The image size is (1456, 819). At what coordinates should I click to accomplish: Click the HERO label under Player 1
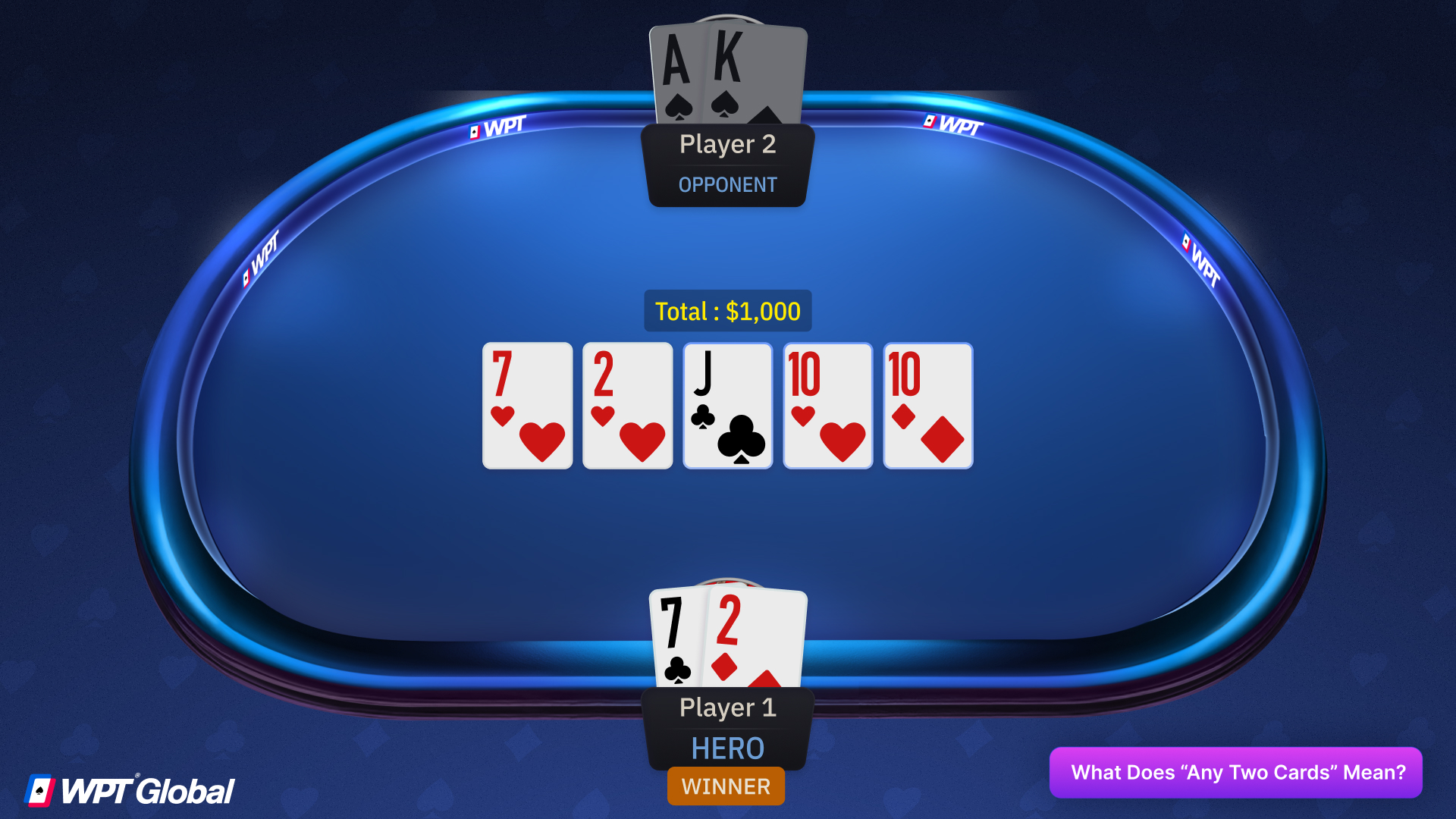point(726,748)
